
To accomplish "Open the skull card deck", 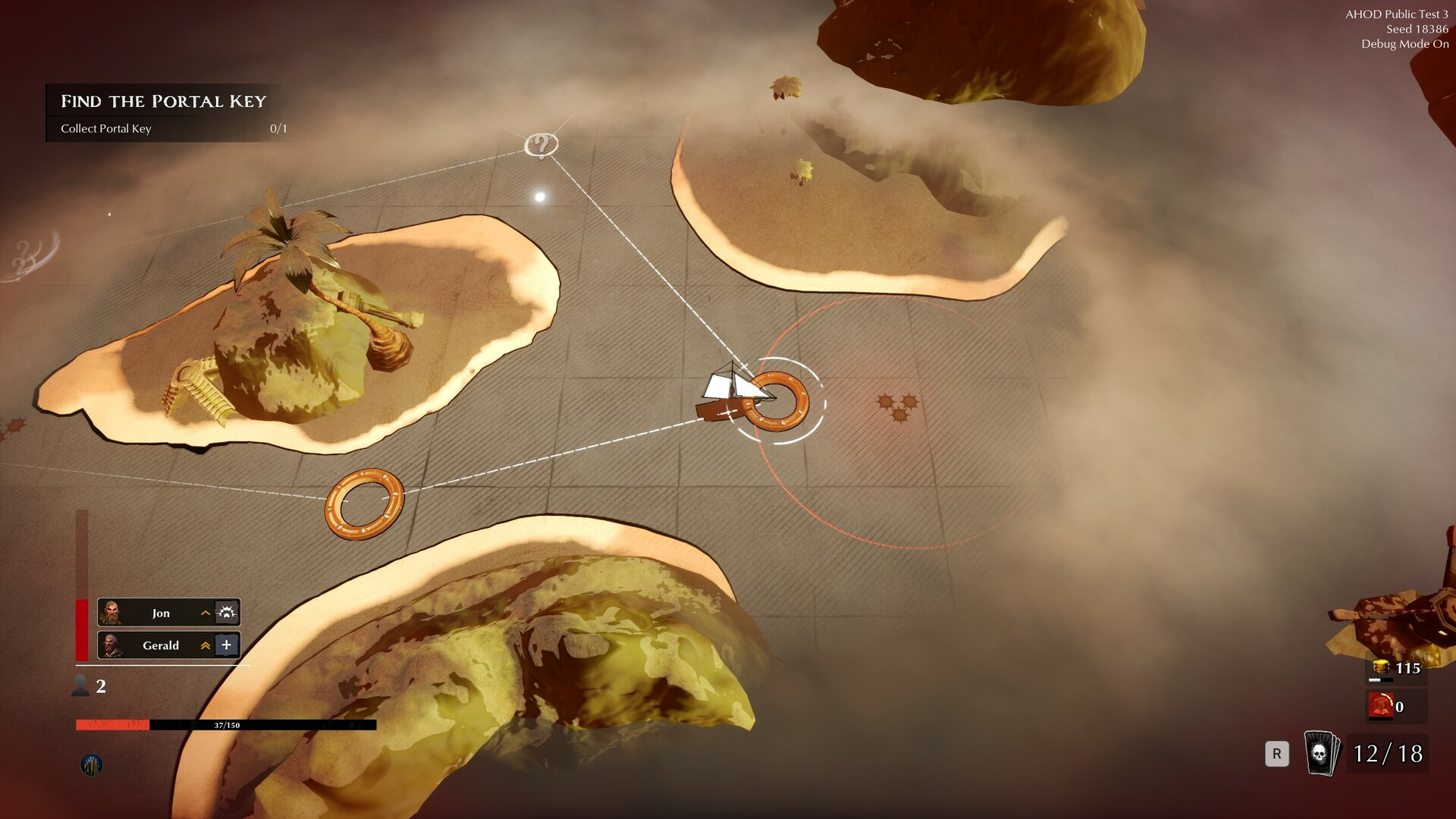I will (x=1320, y=753).
